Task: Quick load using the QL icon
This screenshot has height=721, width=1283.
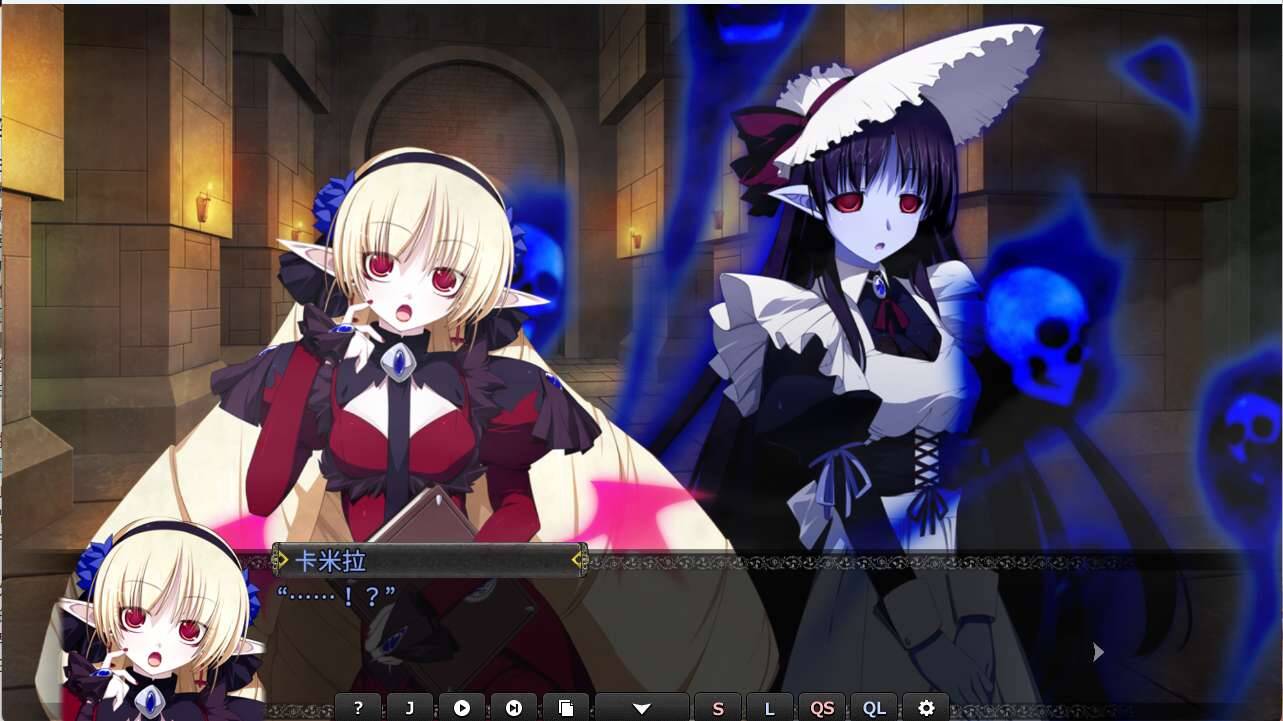Action: point(875,707)
